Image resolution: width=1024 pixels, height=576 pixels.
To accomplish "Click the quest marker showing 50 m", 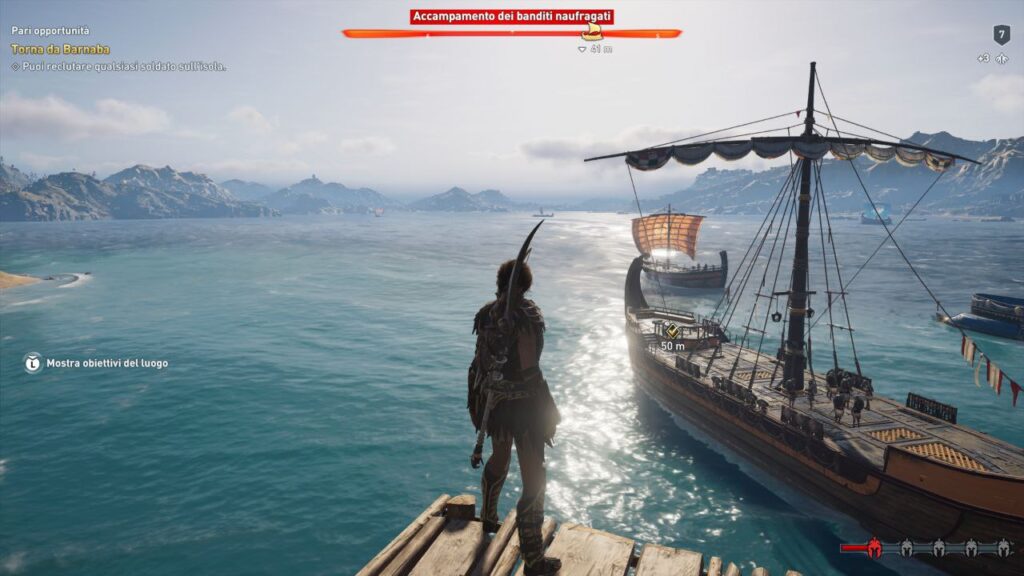I will pos(672,331).
